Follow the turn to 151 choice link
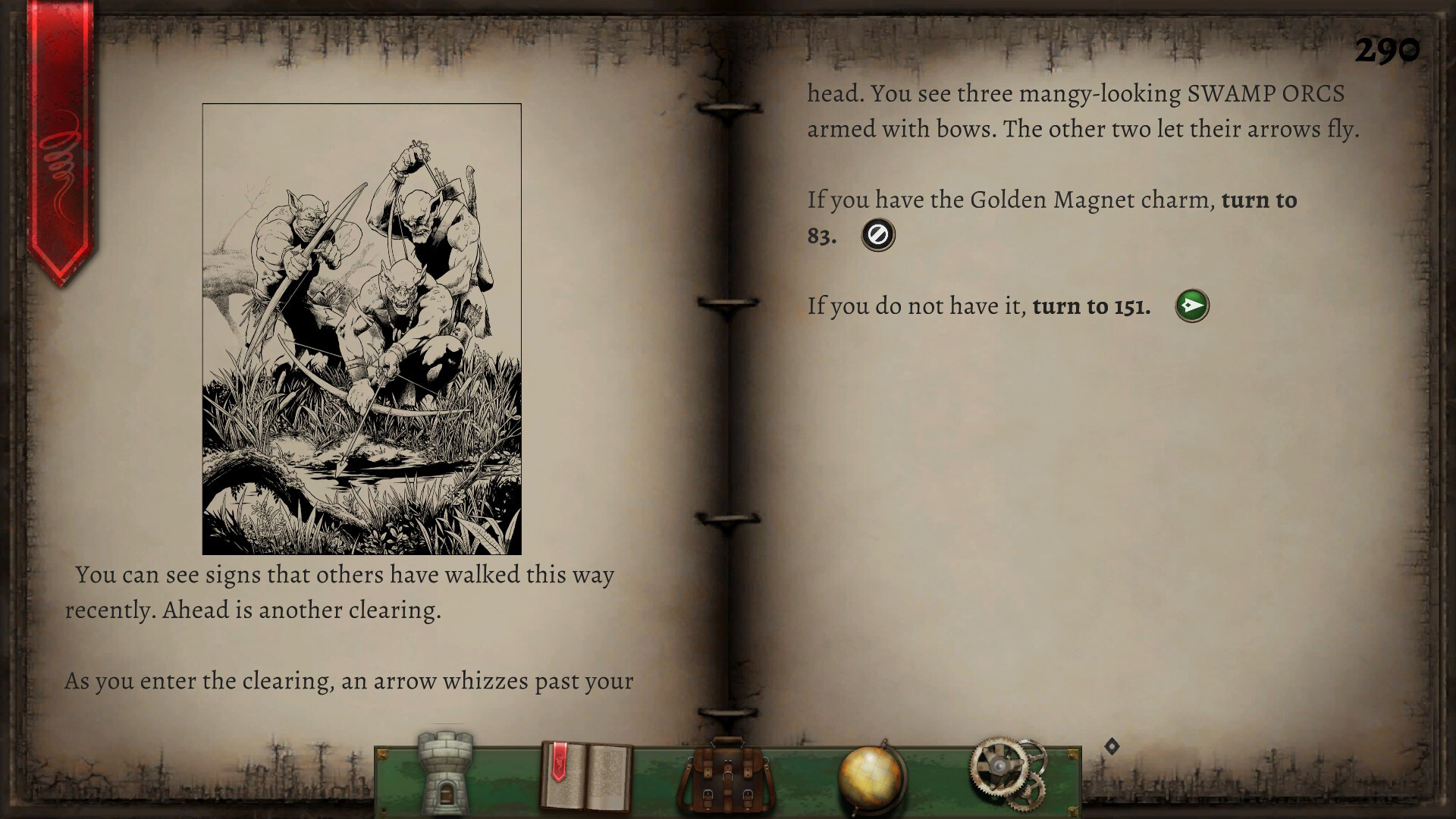 coord(1090,306)
